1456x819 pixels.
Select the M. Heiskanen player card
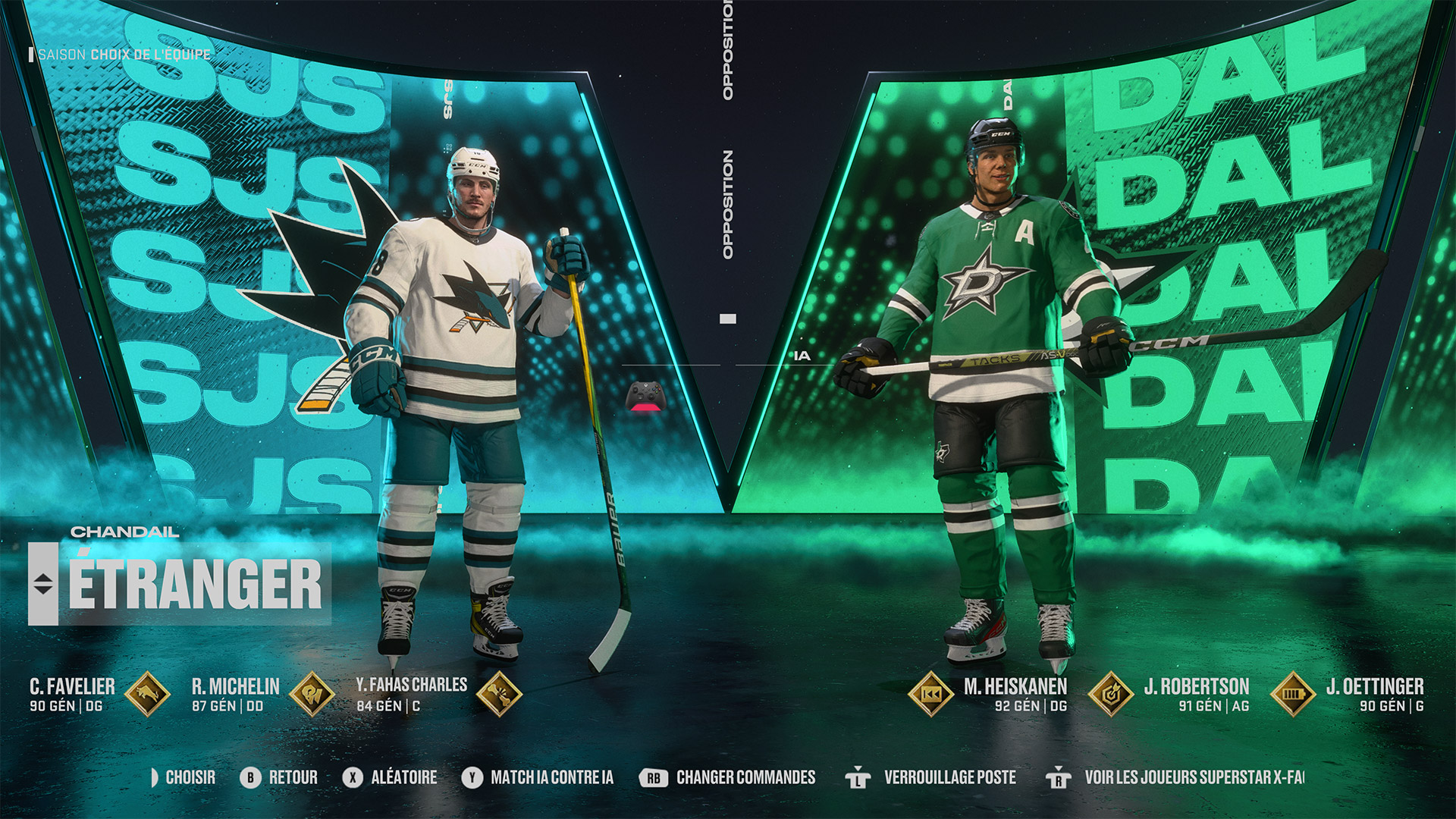[1015, 694]
